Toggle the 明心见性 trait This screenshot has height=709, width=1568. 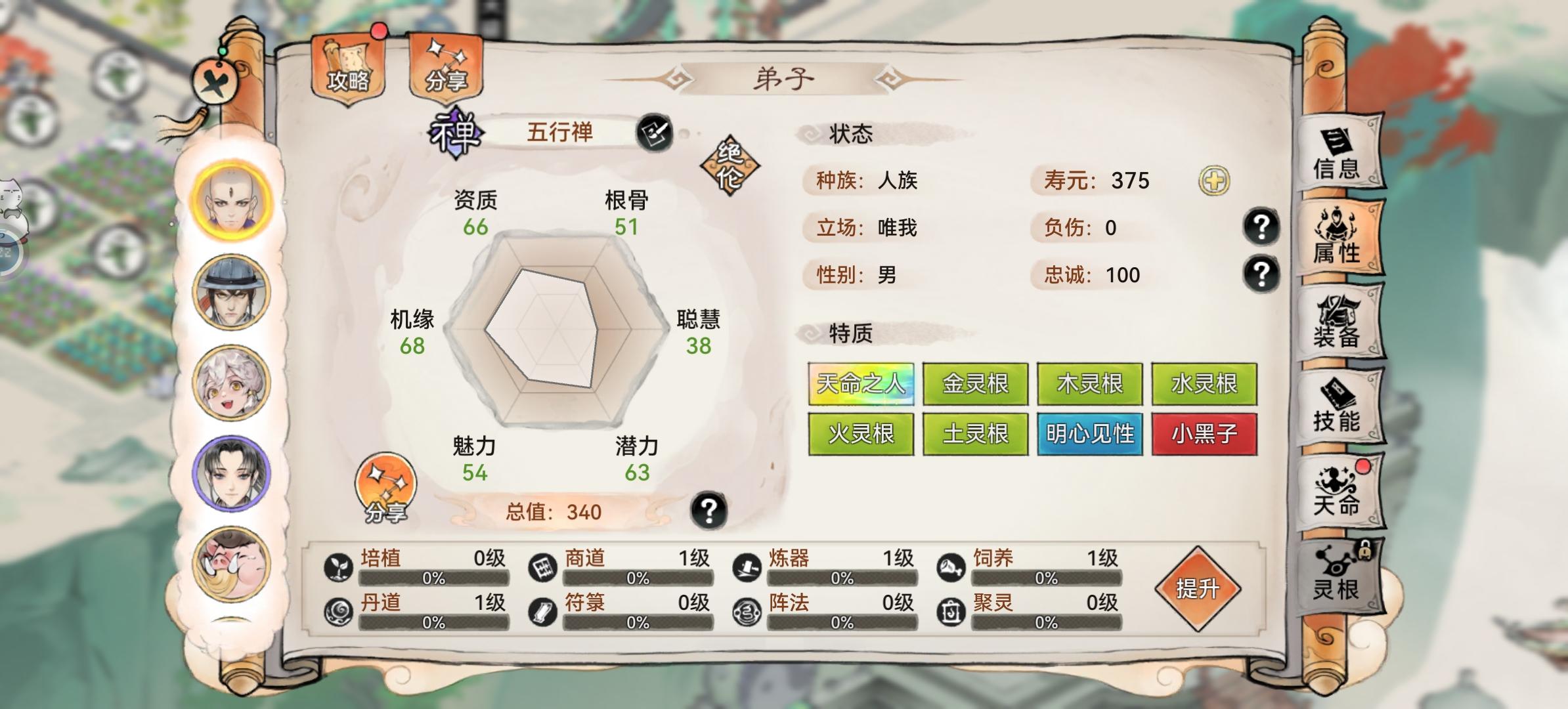(1089, 433)
